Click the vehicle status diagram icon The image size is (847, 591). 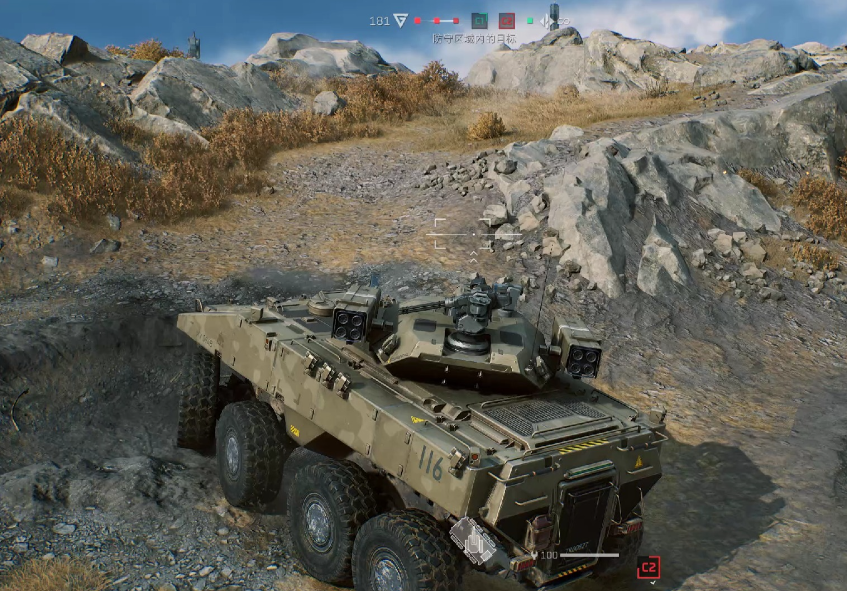[x=473, y=541]
